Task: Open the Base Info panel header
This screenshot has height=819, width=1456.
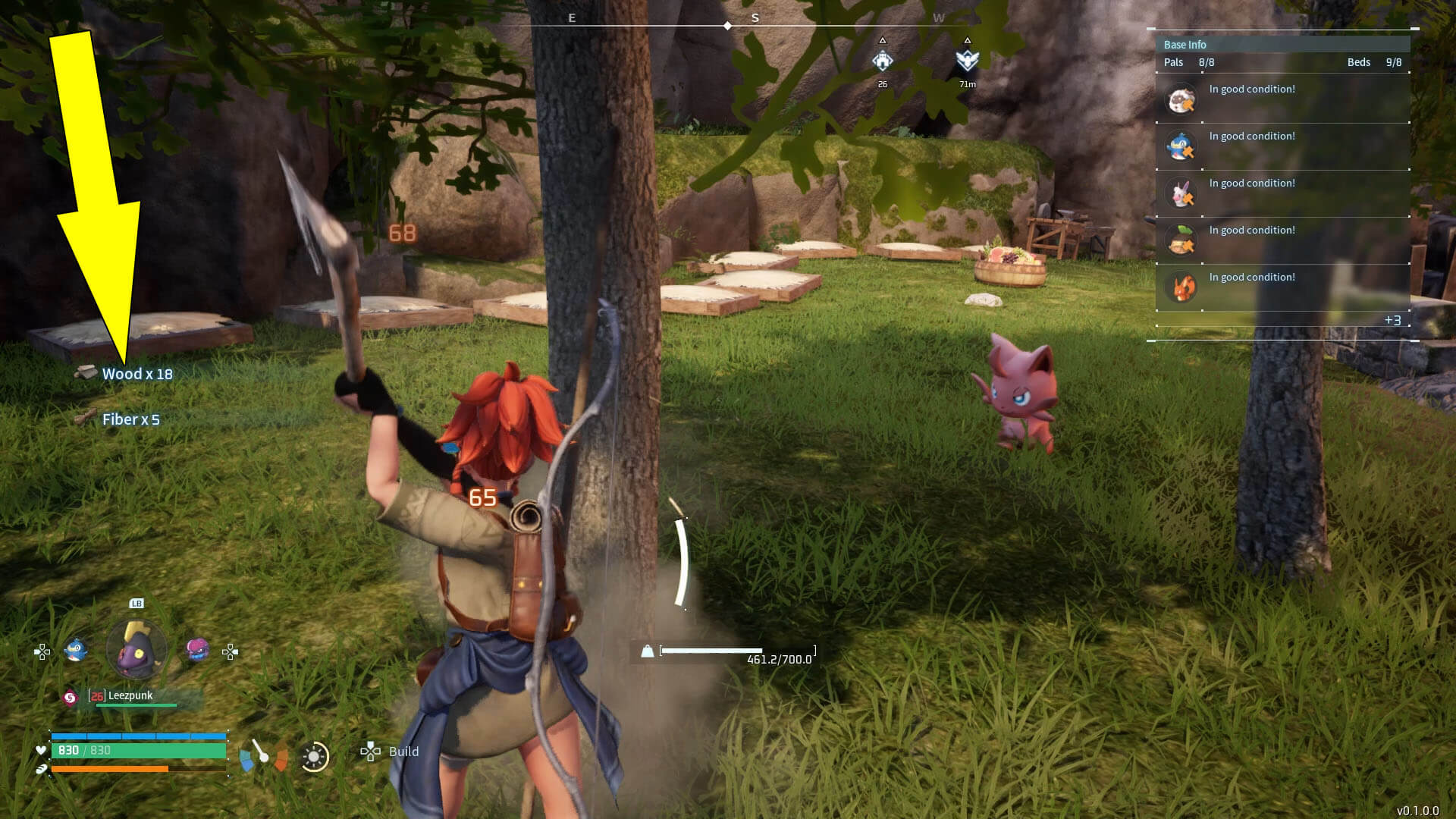Action: tap(1185, 45)
